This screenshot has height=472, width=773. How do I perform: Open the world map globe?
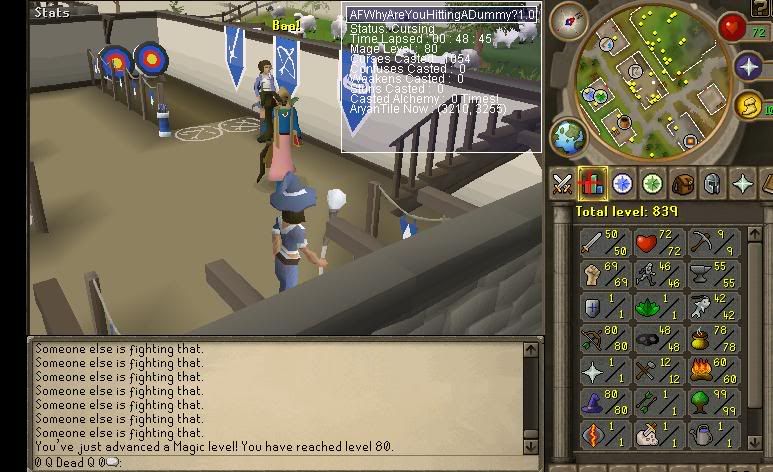(568, 136)
